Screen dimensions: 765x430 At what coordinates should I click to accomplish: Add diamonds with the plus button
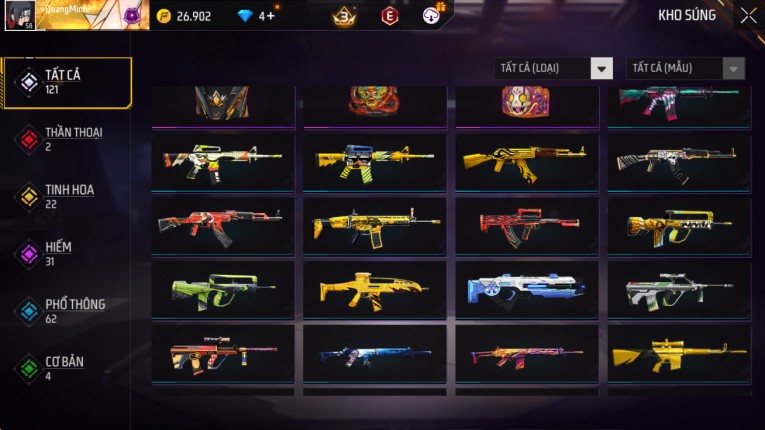(x=271, y=16)
